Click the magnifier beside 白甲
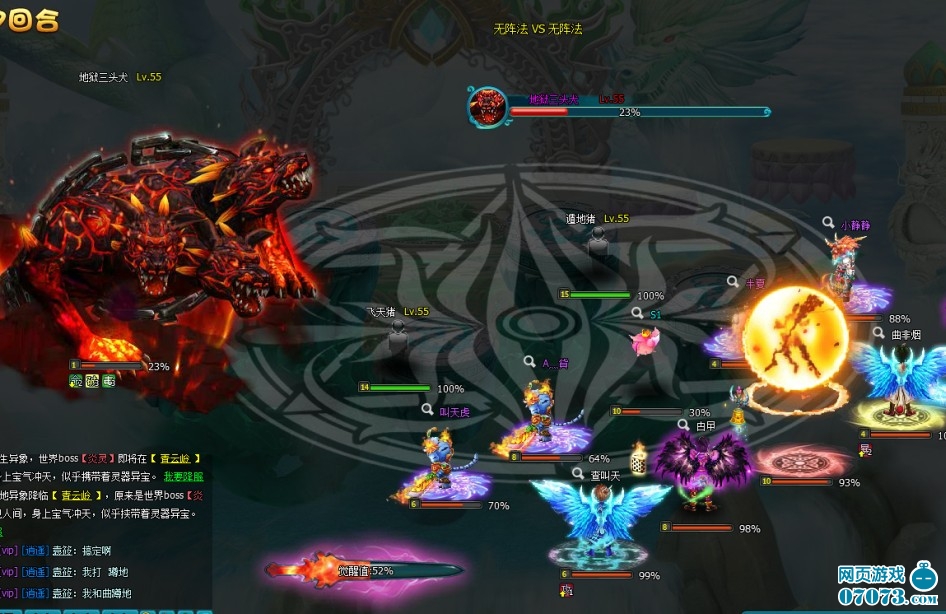This screenshot has height=614, width=946. [x=684, y=424]
